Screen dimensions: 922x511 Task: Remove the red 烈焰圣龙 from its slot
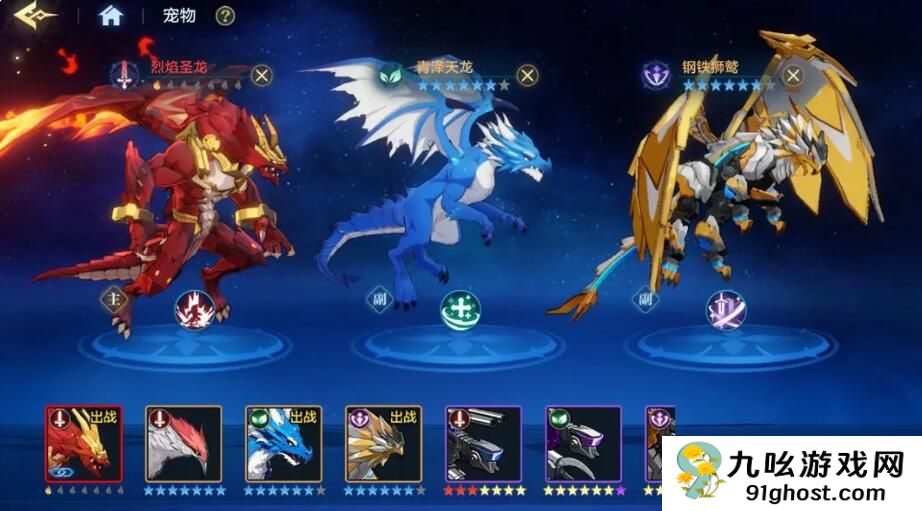click(x=262, y=74)
